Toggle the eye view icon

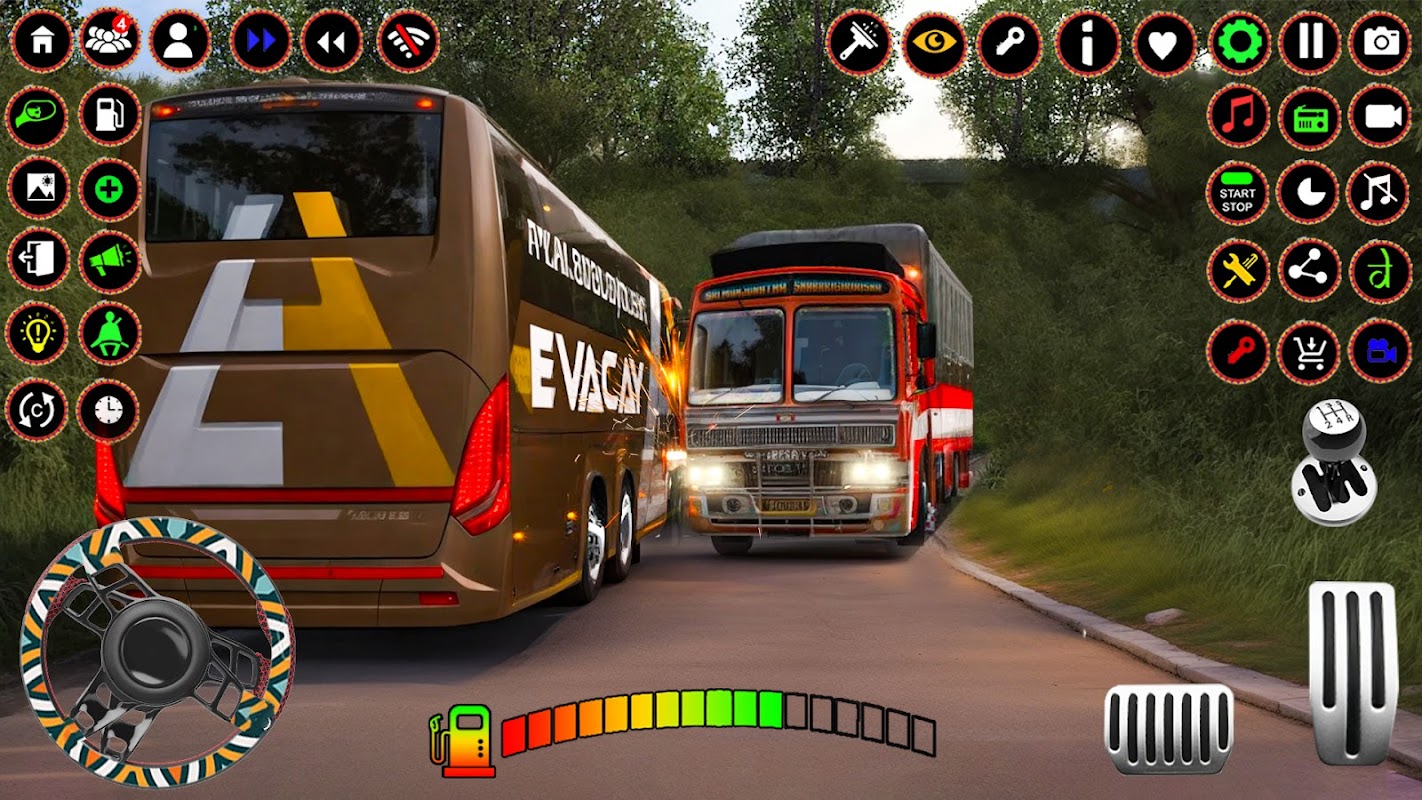pyautogui.click(x=934, y=43)
